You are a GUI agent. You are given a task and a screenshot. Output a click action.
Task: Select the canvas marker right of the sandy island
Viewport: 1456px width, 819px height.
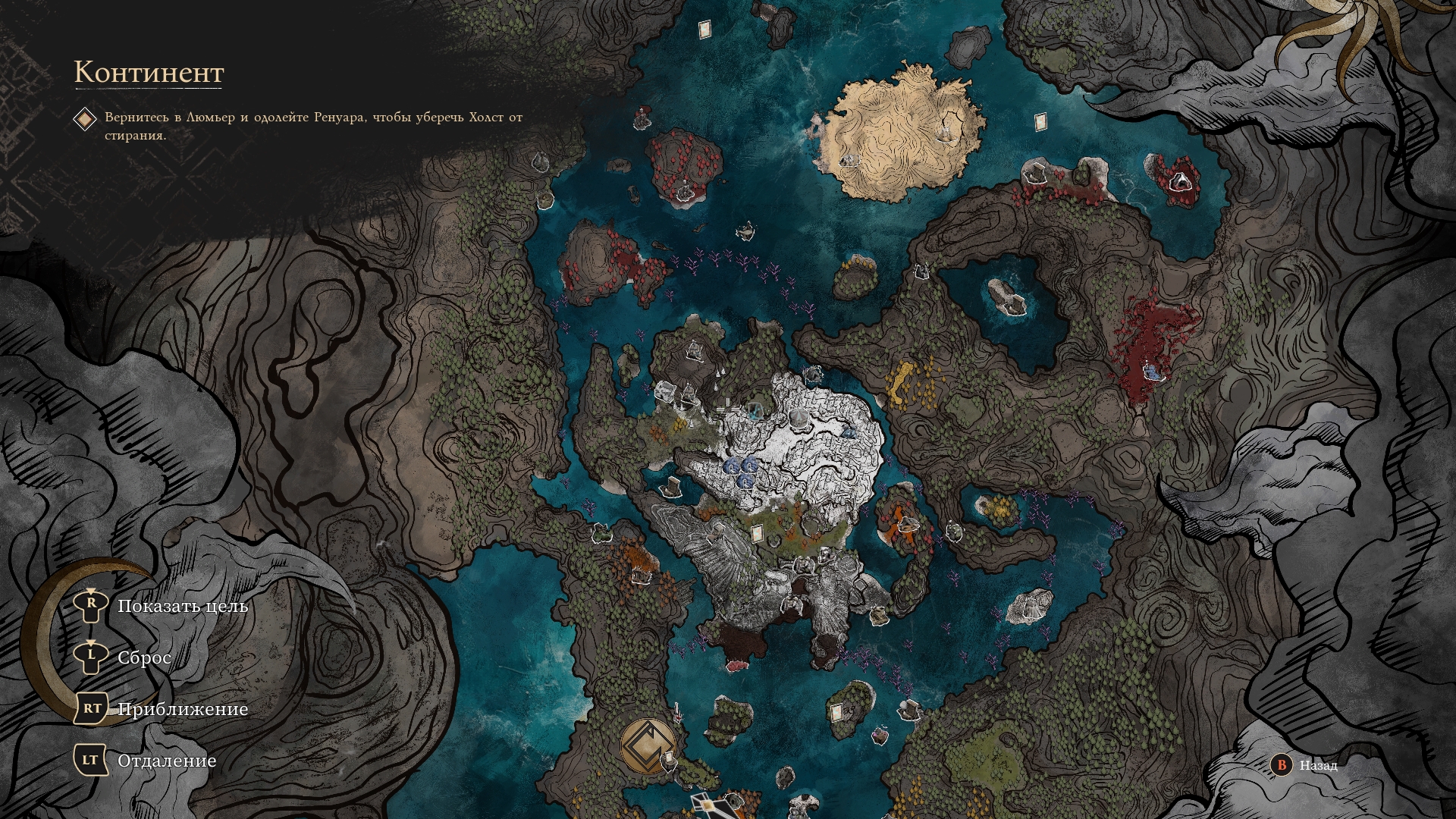tap(1039, 121)
